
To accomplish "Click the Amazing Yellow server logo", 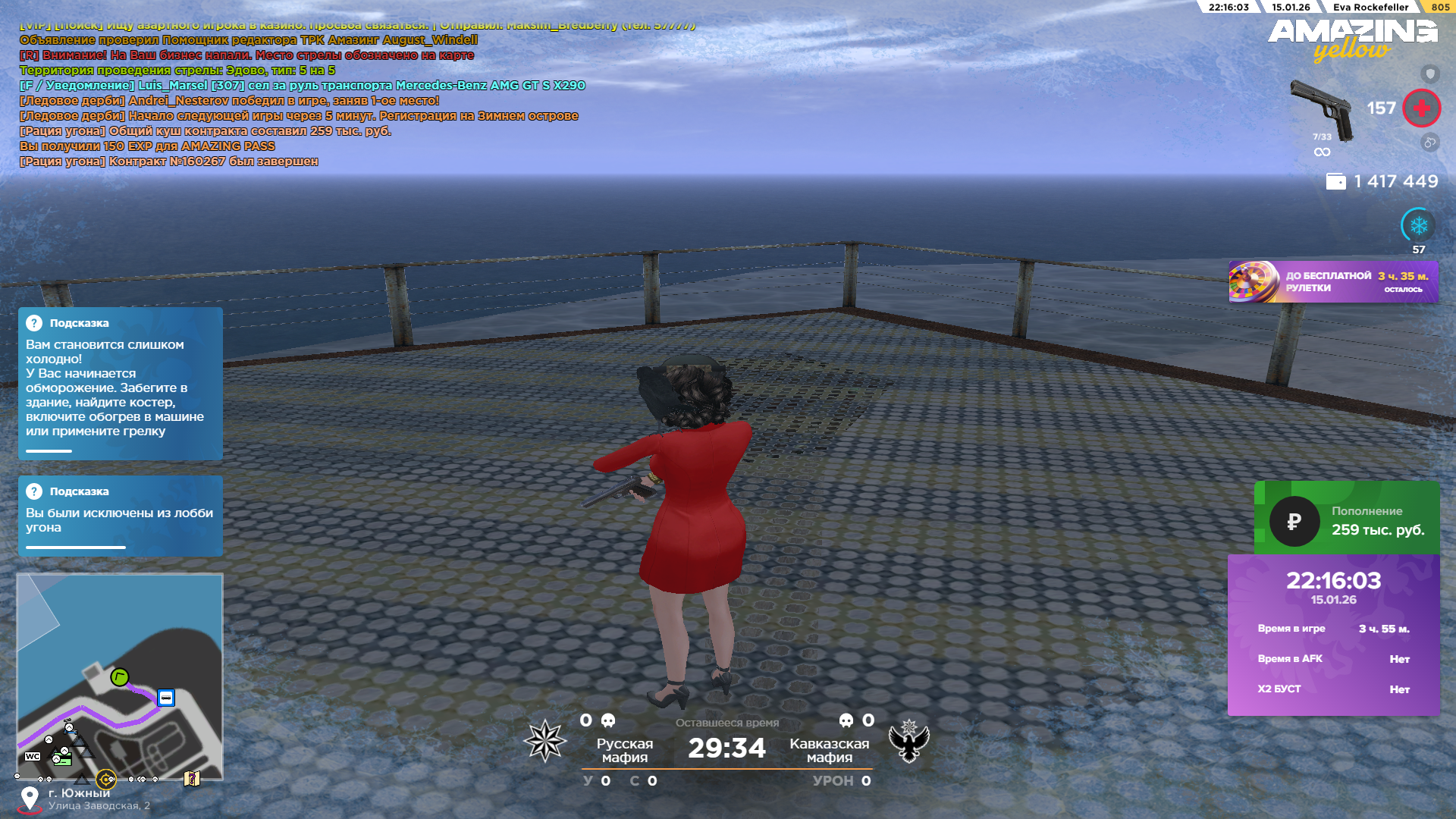I will pyautogui.click(x=1352, y=39).
